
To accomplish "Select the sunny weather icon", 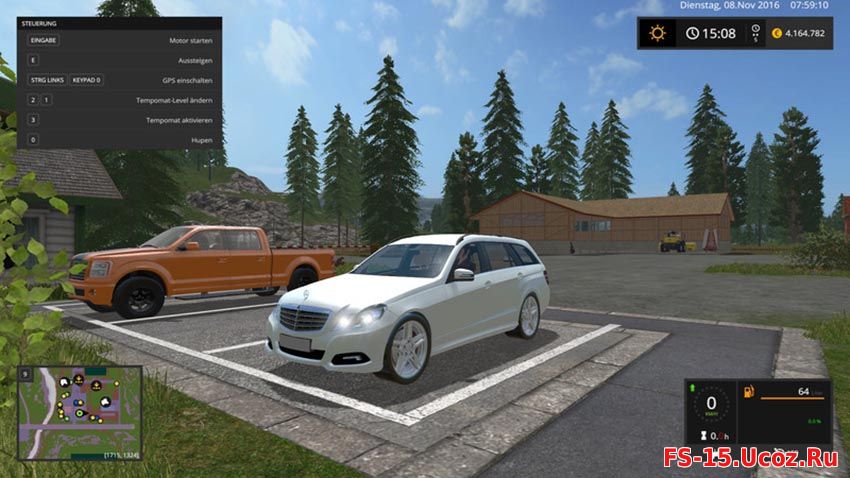I will tap(657, 33).
